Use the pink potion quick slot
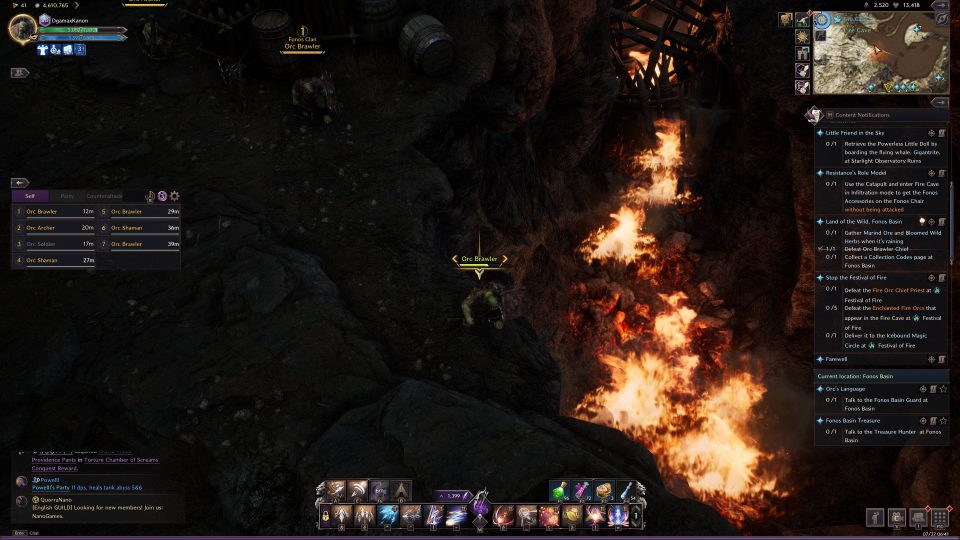960x540 pixels. tap(582, 490)
